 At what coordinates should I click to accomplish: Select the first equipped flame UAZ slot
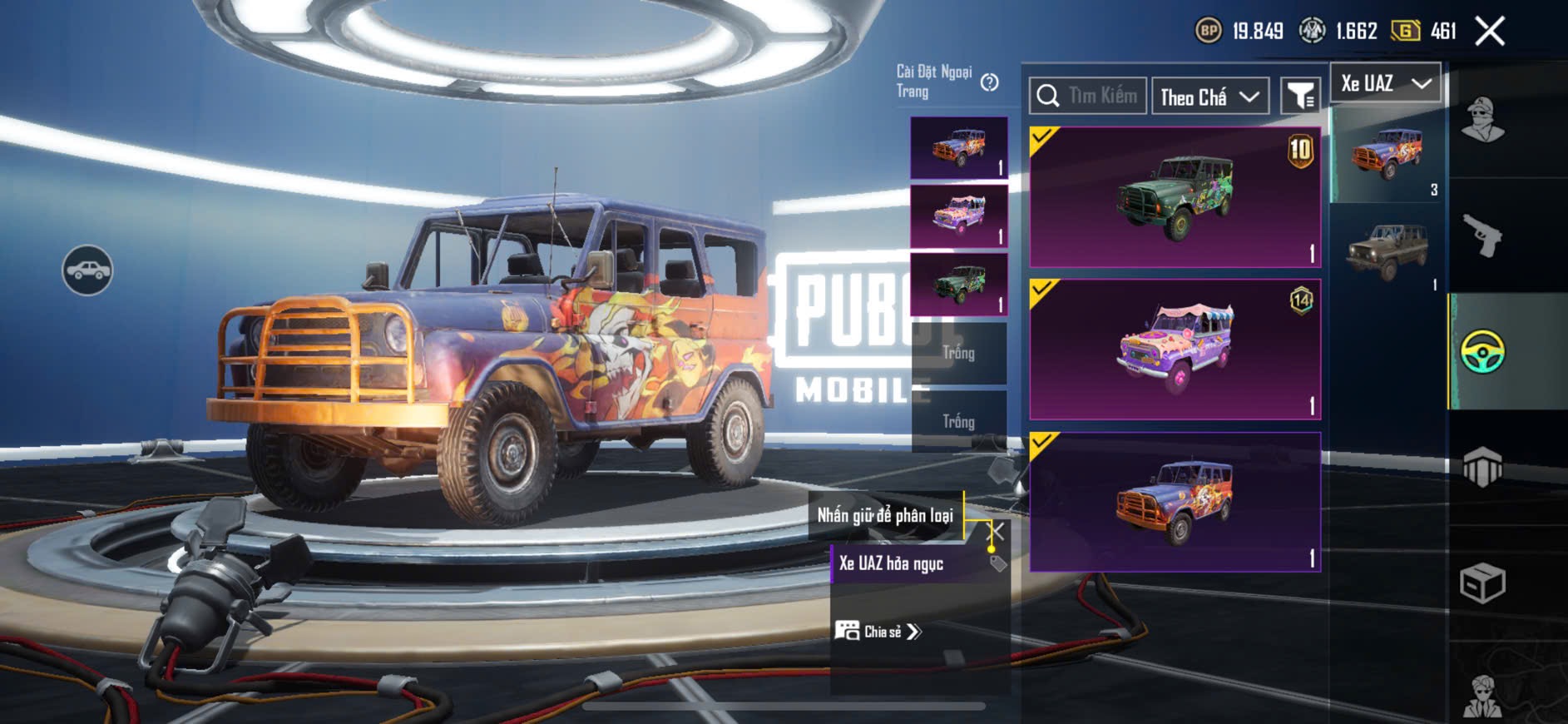tap(958, 148)
